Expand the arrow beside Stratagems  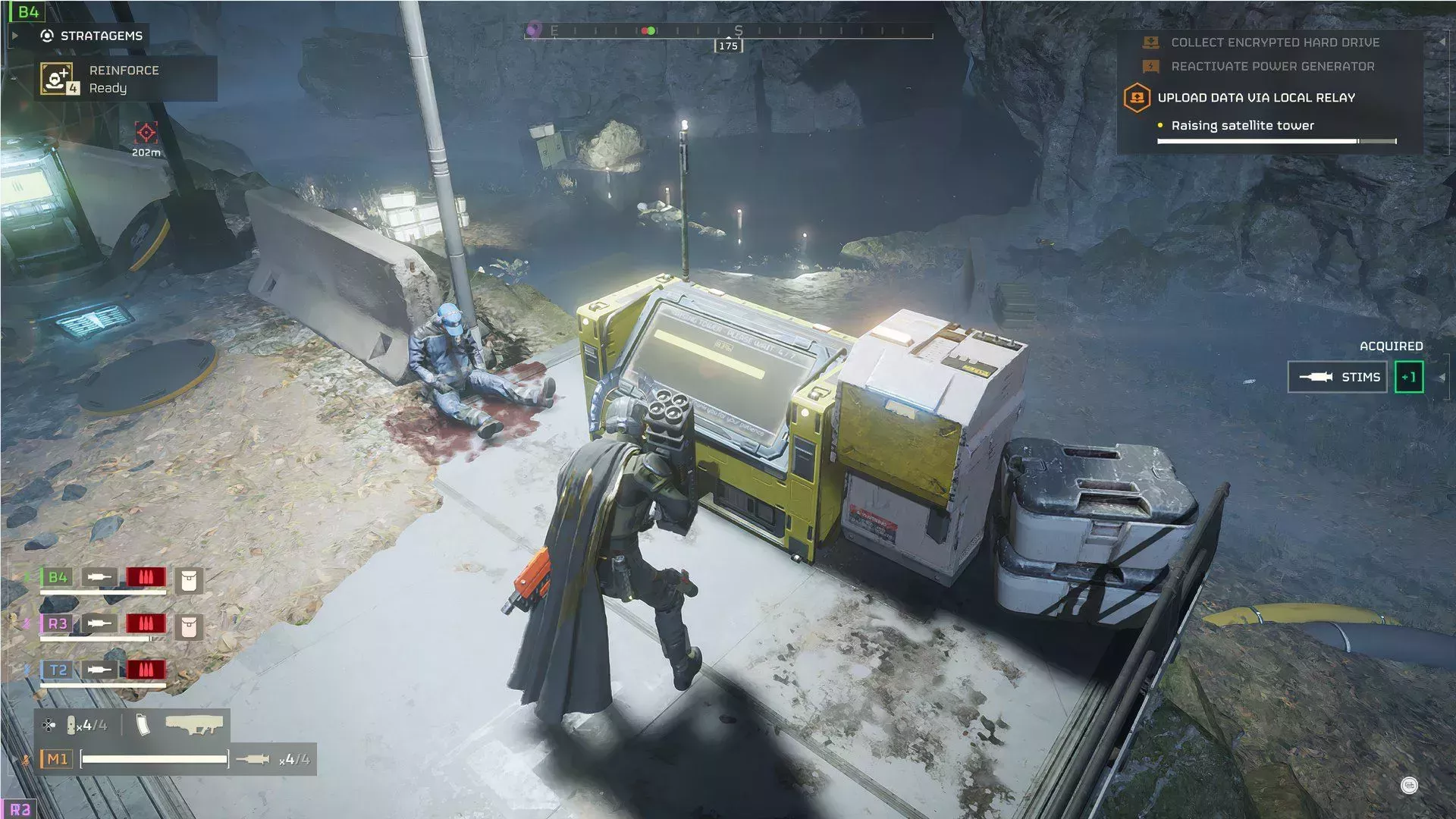pos(15,36)
